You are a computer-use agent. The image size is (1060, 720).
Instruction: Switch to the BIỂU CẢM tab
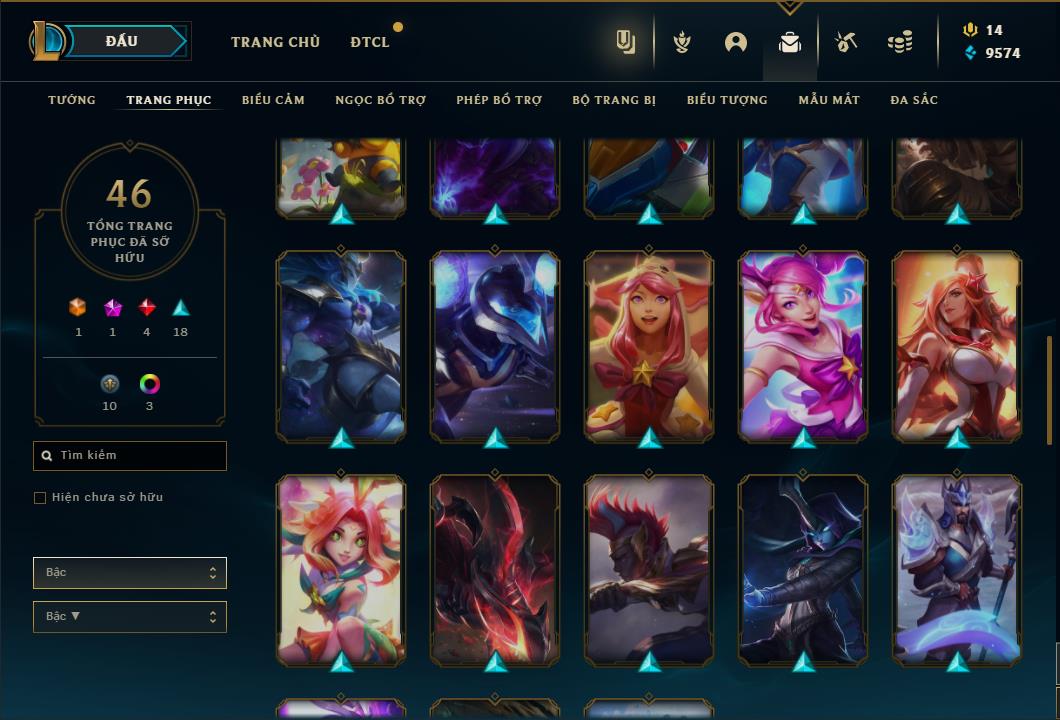pos(273,100)
